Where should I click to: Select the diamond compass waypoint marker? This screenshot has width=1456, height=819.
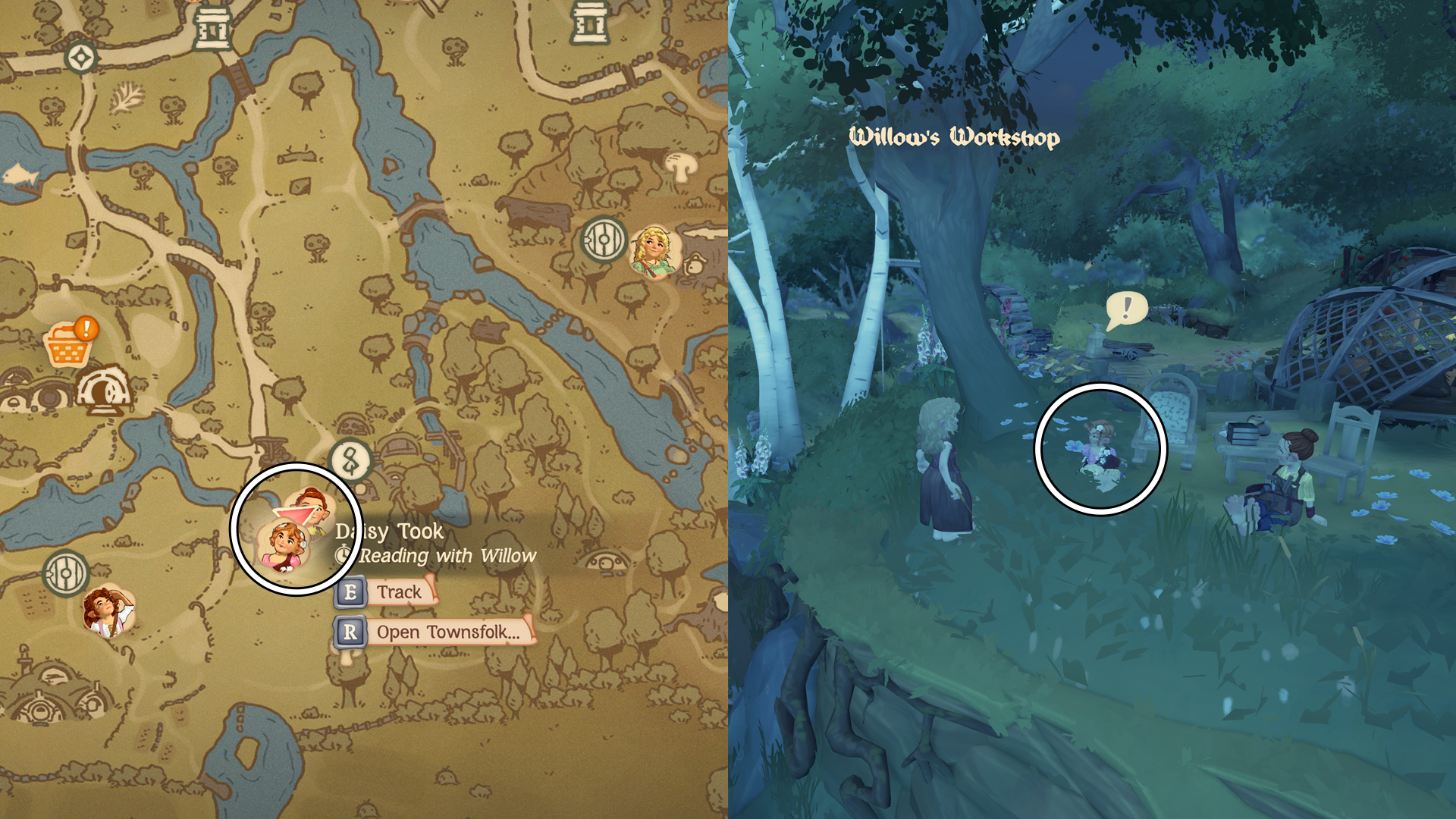point(80,57)
